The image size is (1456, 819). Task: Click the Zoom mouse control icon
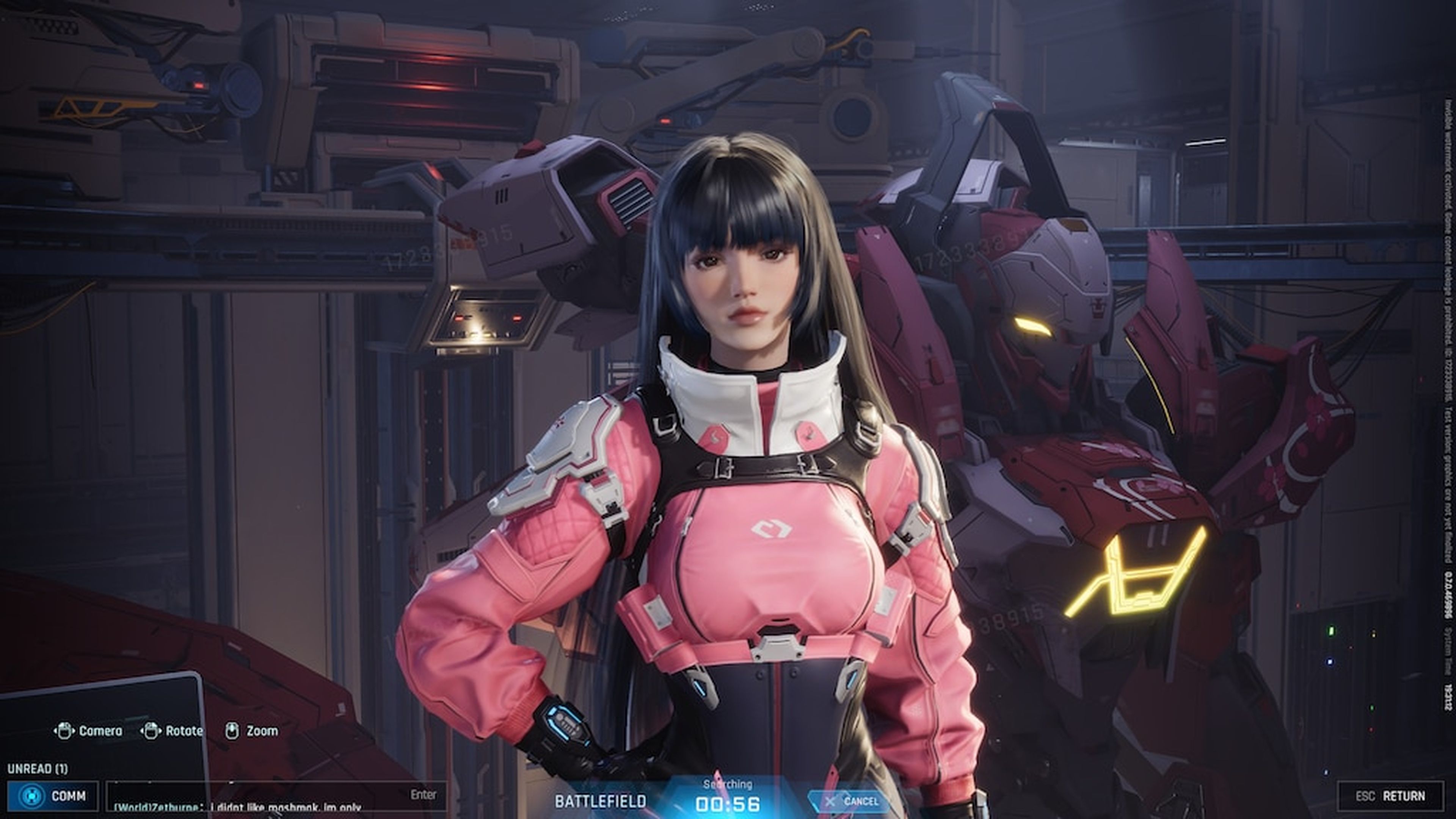pos(232,731)
